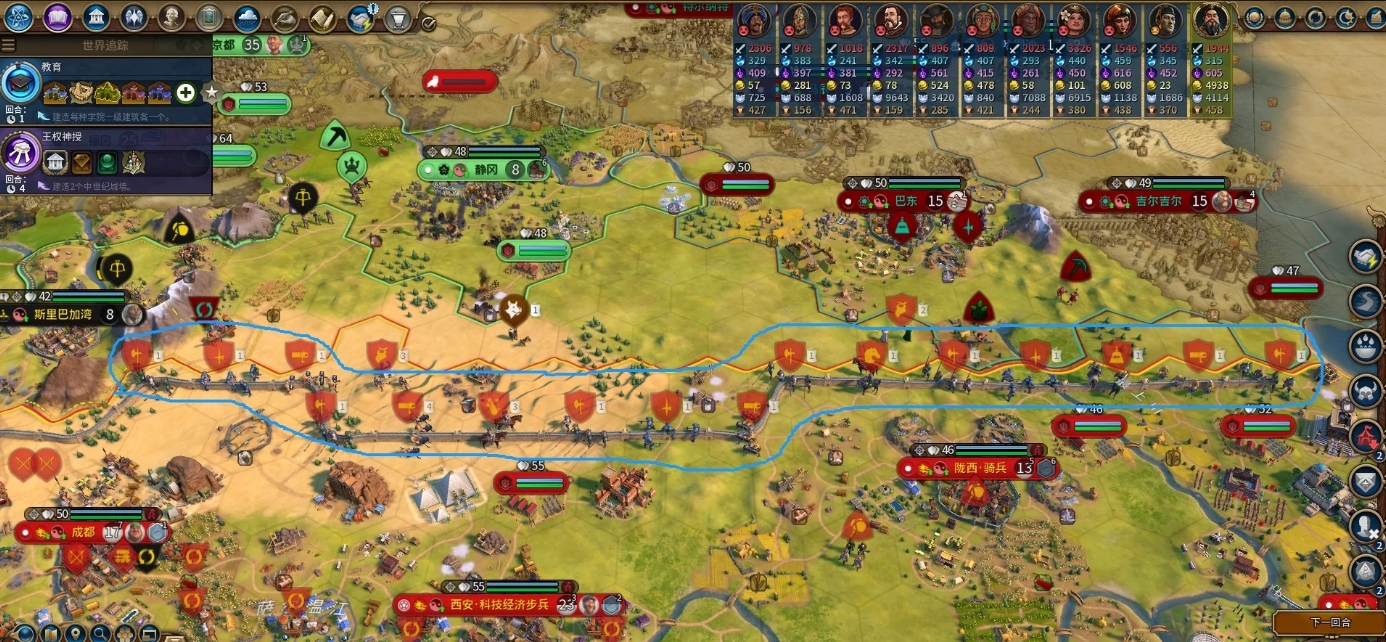The height and width of the screenshot is (642, 1386).
Task: Open the civics tree purple book icon
Action: (x=58, y=17)
